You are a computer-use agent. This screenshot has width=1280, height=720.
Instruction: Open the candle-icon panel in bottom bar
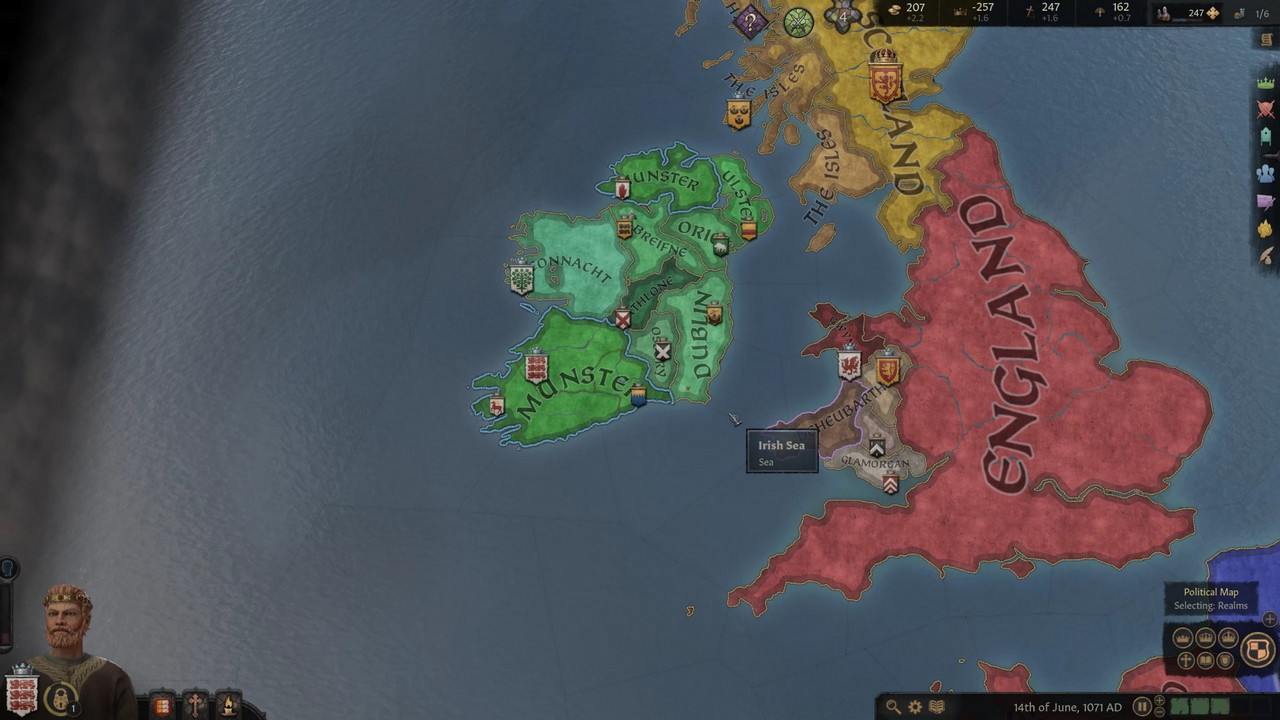tap(228, 704)
